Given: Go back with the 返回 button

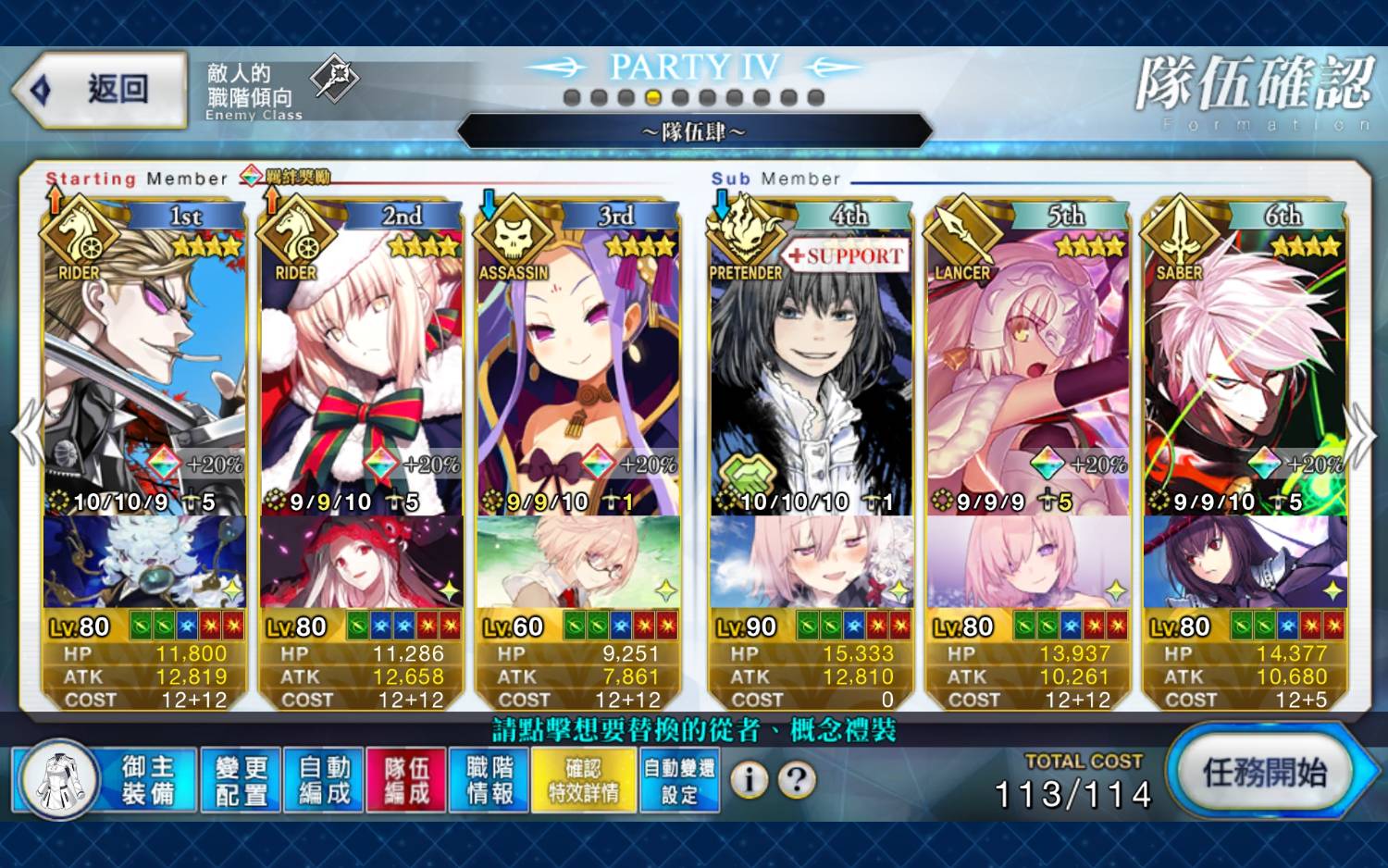Looking at the screenshot, I should click(x=102, y=90).
